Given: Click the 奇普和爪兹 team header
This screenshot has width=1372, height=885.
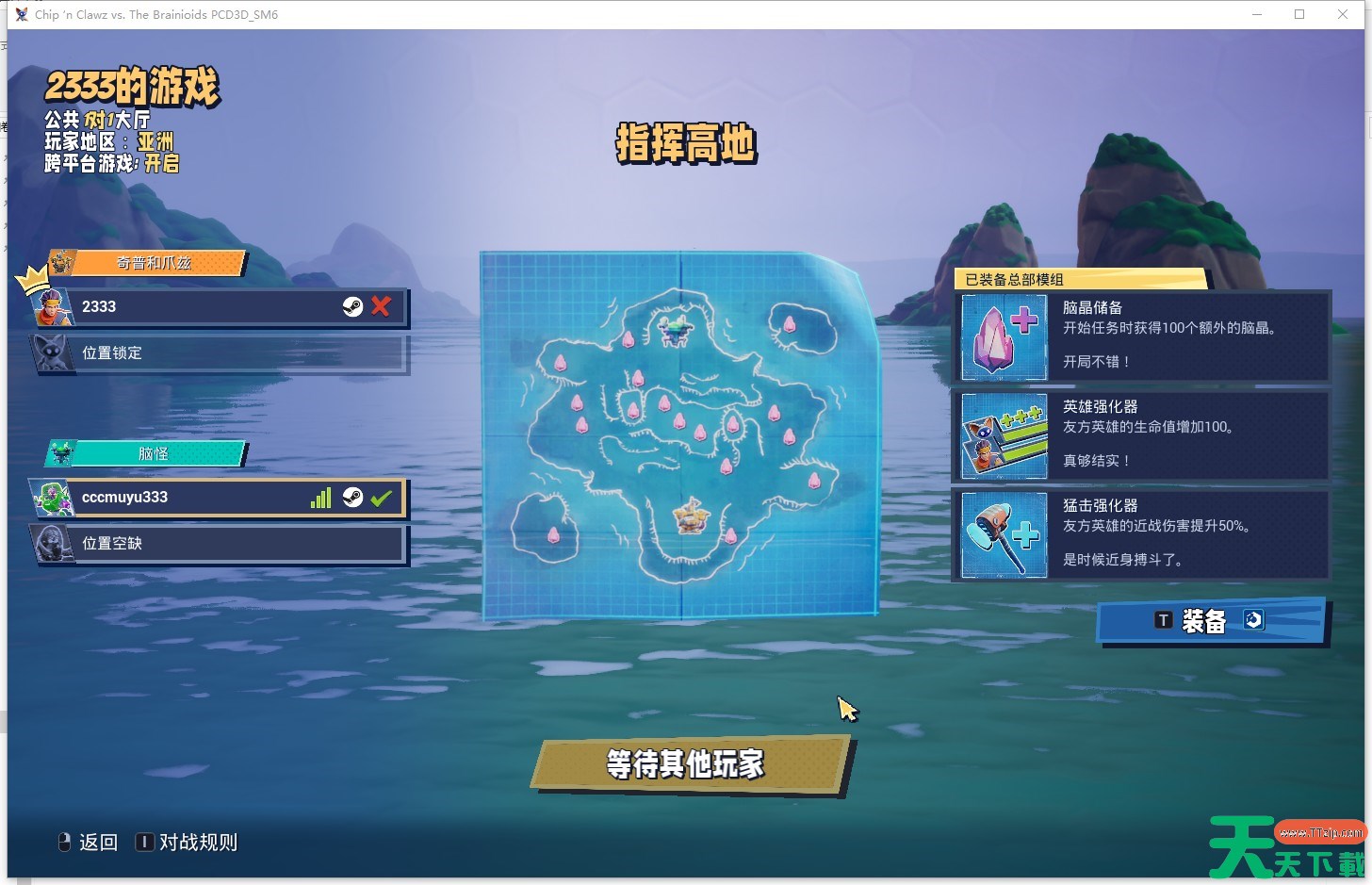Looking at the screenshot, I should [154, 263].
